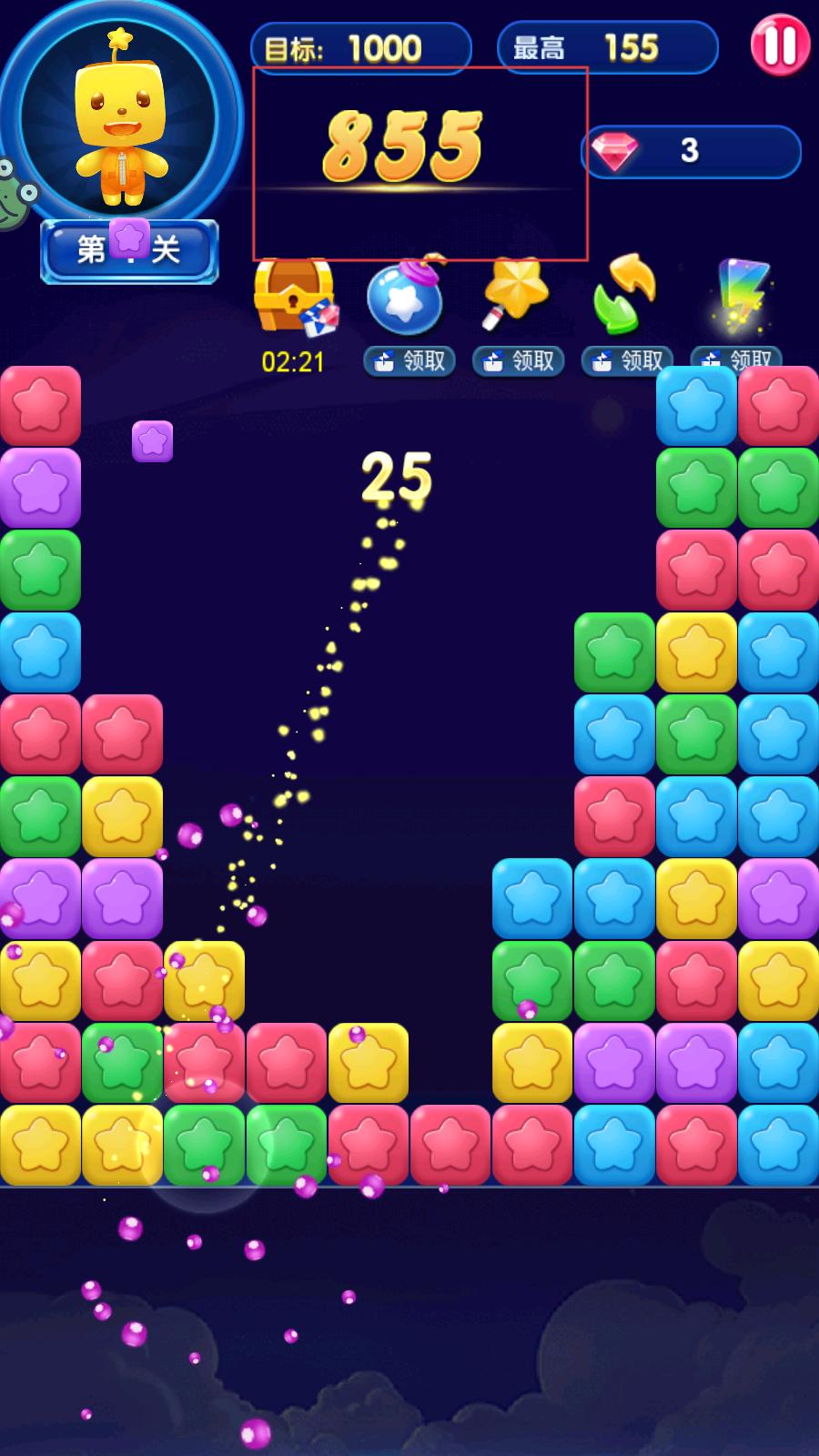The height and width of the screenshot is (1456, 819).
Task: Select the shuffle arrows power-up
Action: coord(624,293)
